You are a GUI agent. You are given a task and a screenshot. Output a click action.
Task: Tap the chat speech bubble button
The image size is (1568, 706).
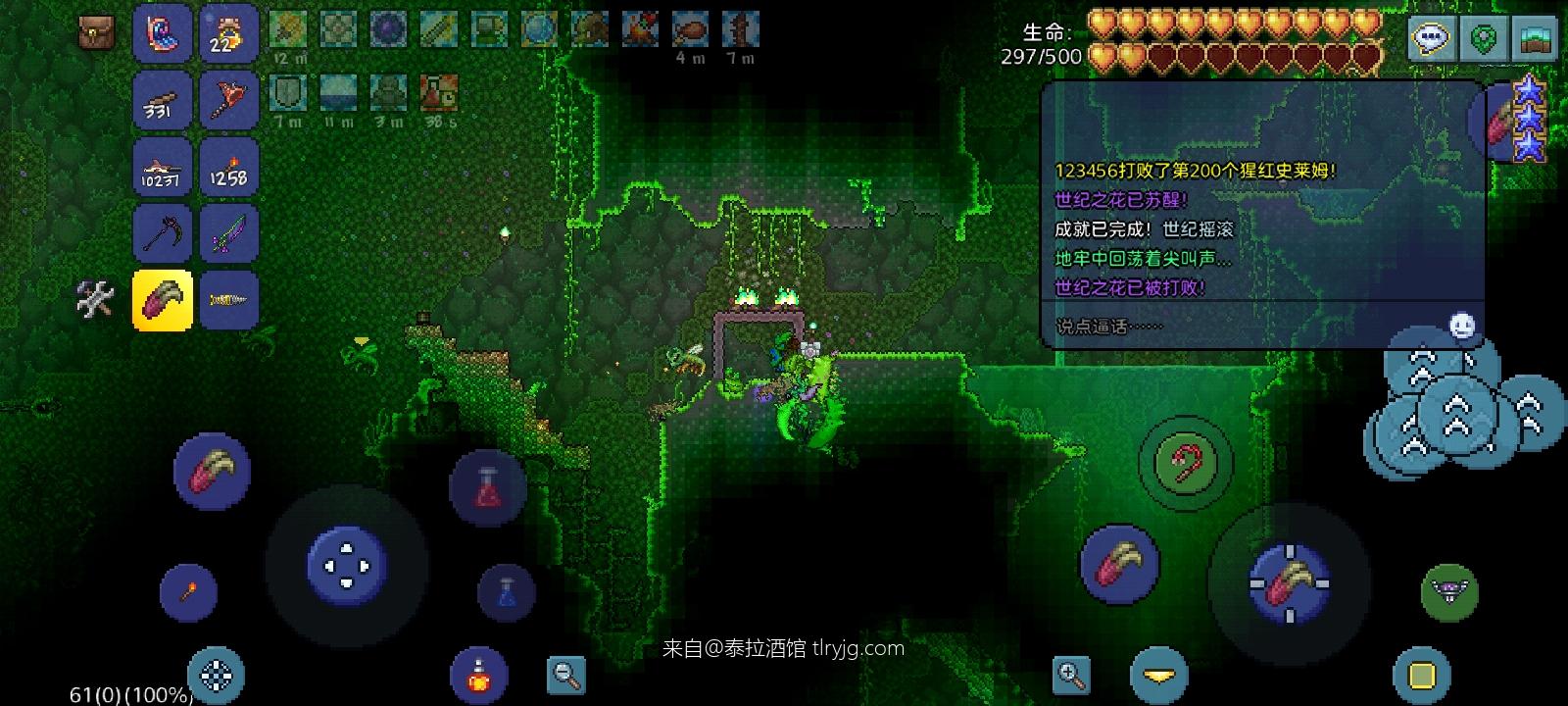point(1432,39)
